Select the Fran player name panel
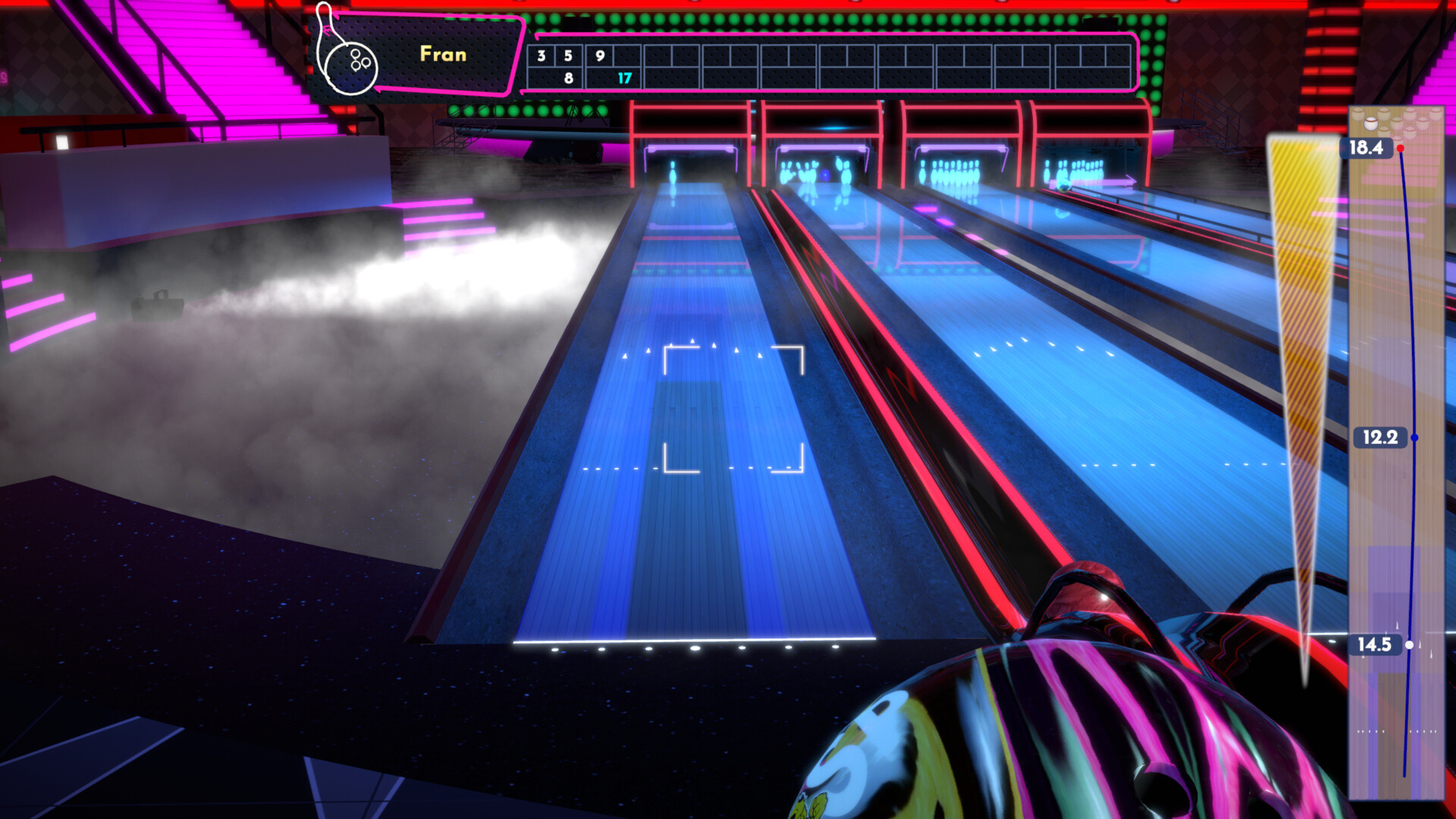1456x819 pixels. [x=443, y=55]
